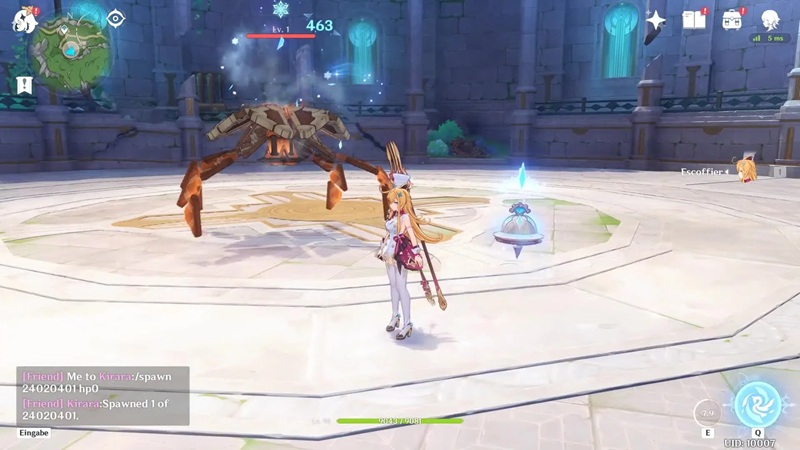Open the chat message box
800x450 pixels.
pyautogui.click(x=102, y=395)
